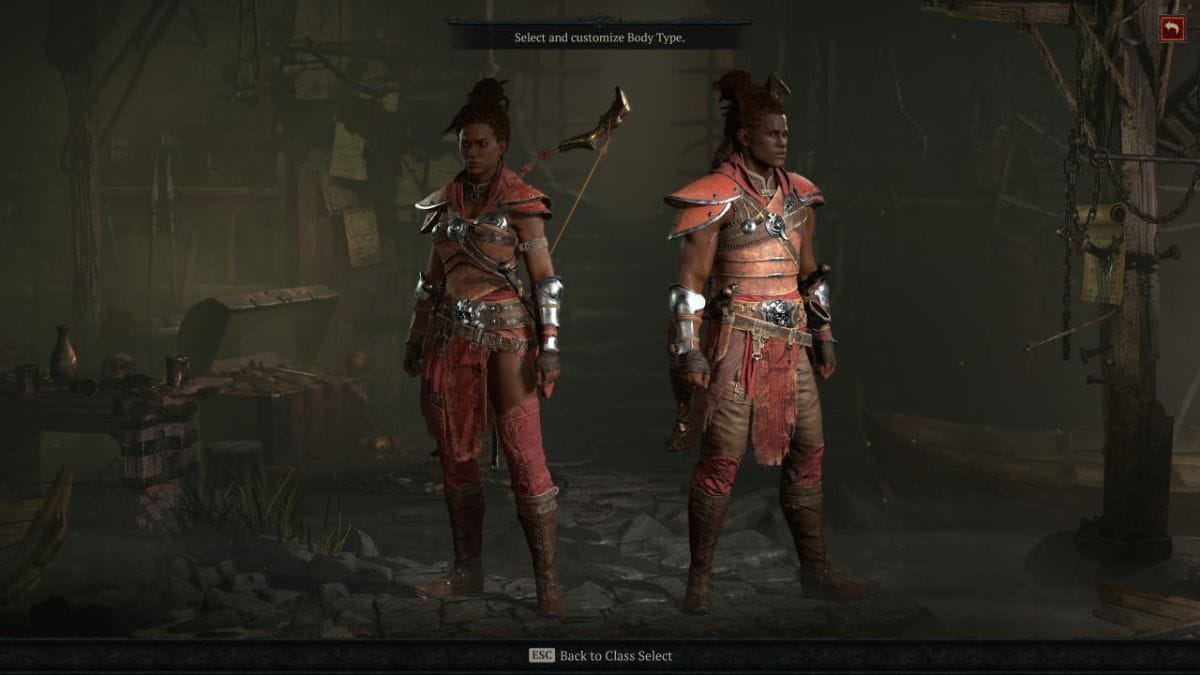This screenshot has height=675, width=1200.
Task: Click the red back arrow button
Action: pos(1172,29)
